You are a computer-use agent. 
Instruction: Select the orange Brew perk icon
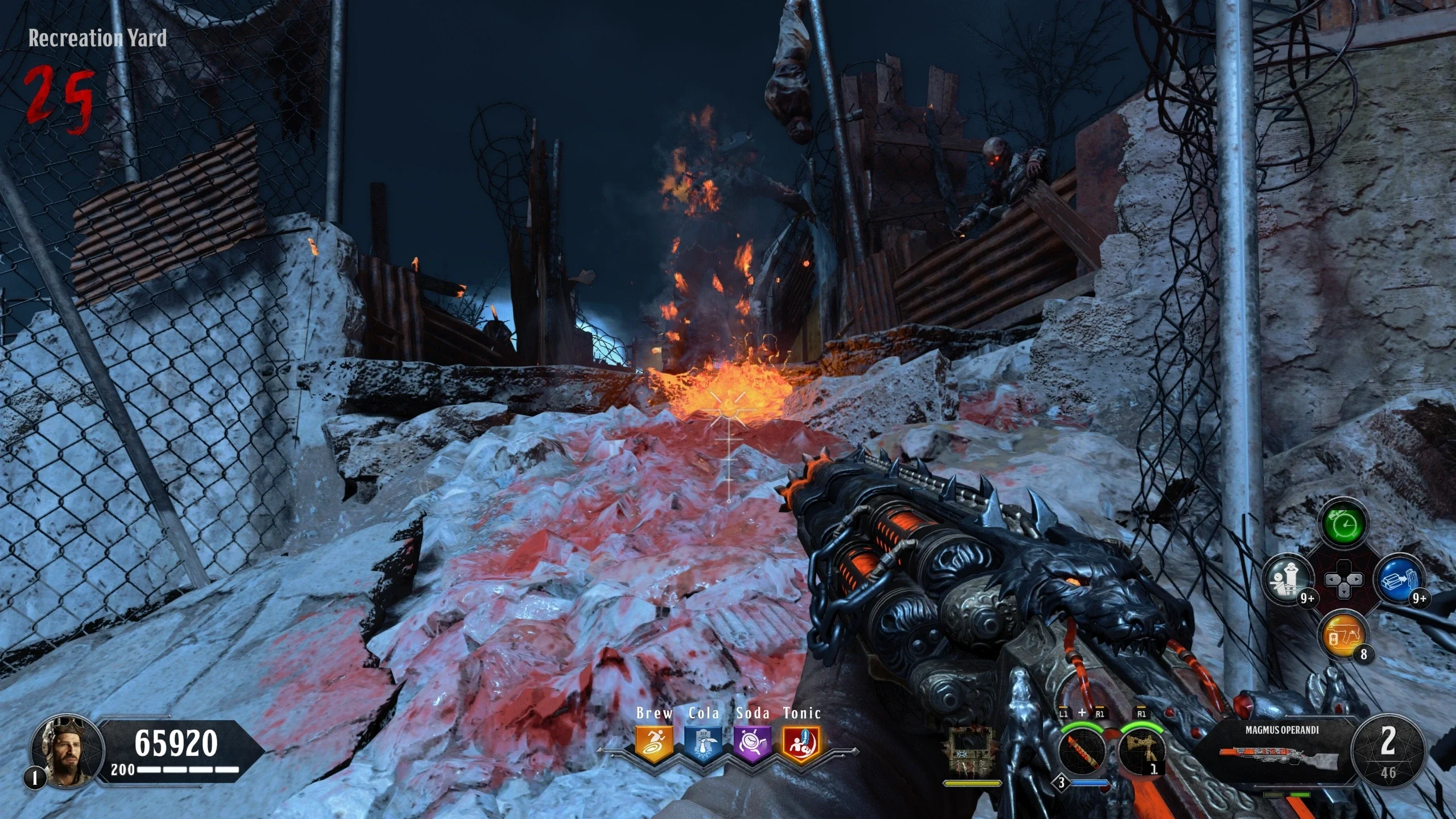point(654,744)
